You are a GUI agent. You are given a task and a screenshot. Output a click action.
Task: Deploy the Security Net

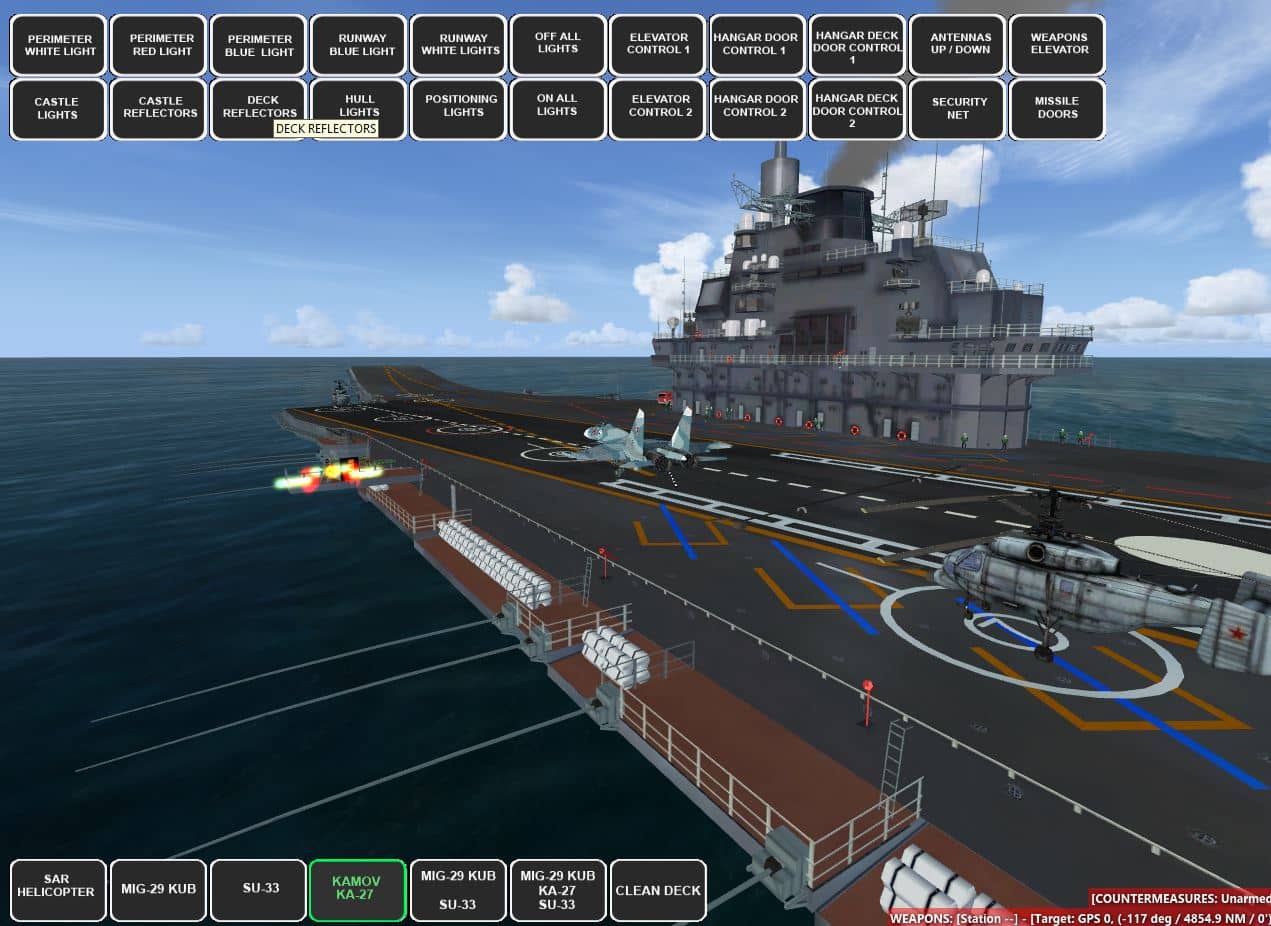pos(957,109)
